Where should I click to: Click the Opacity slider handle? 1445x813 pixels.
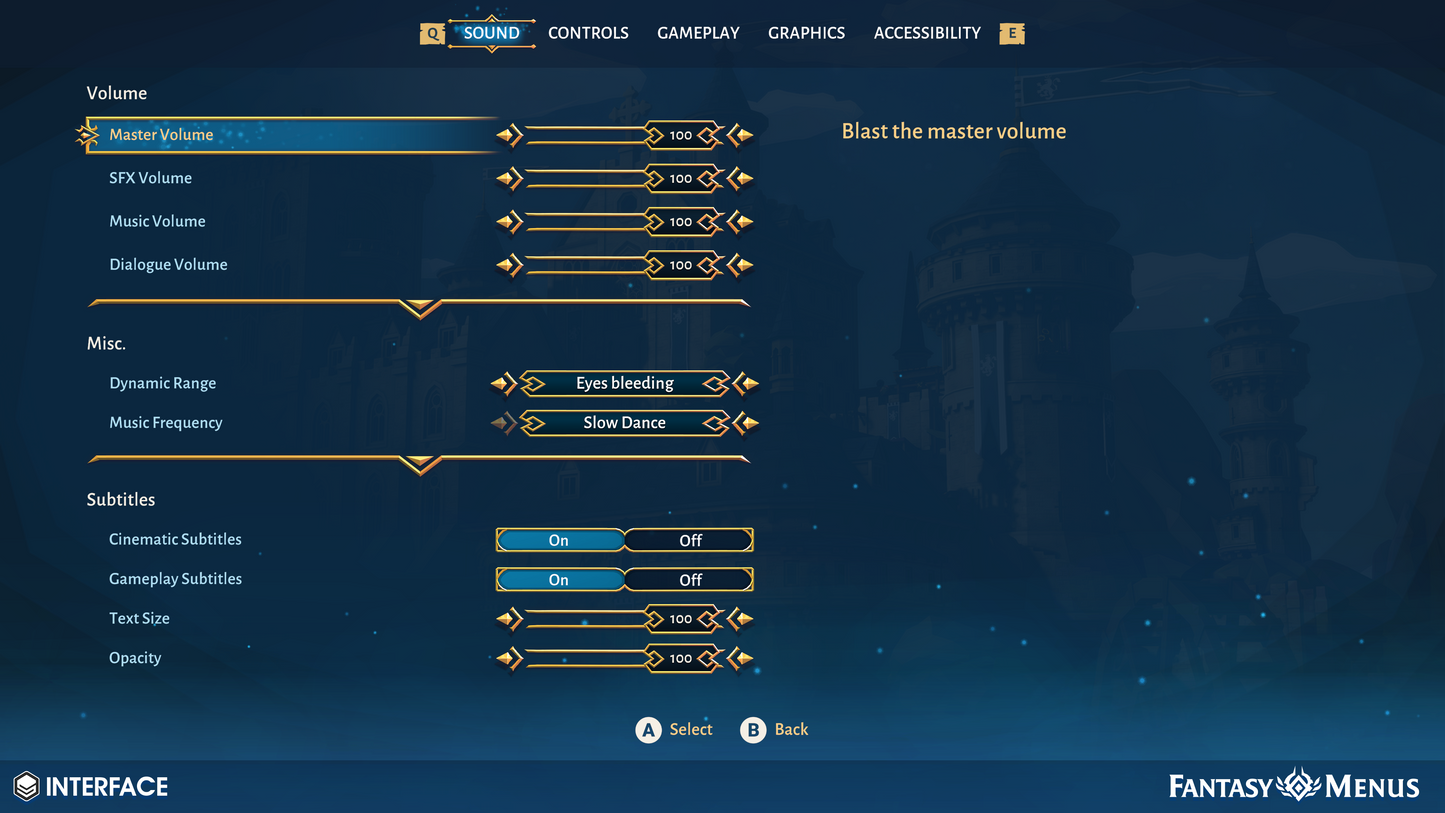coord(681,659)
